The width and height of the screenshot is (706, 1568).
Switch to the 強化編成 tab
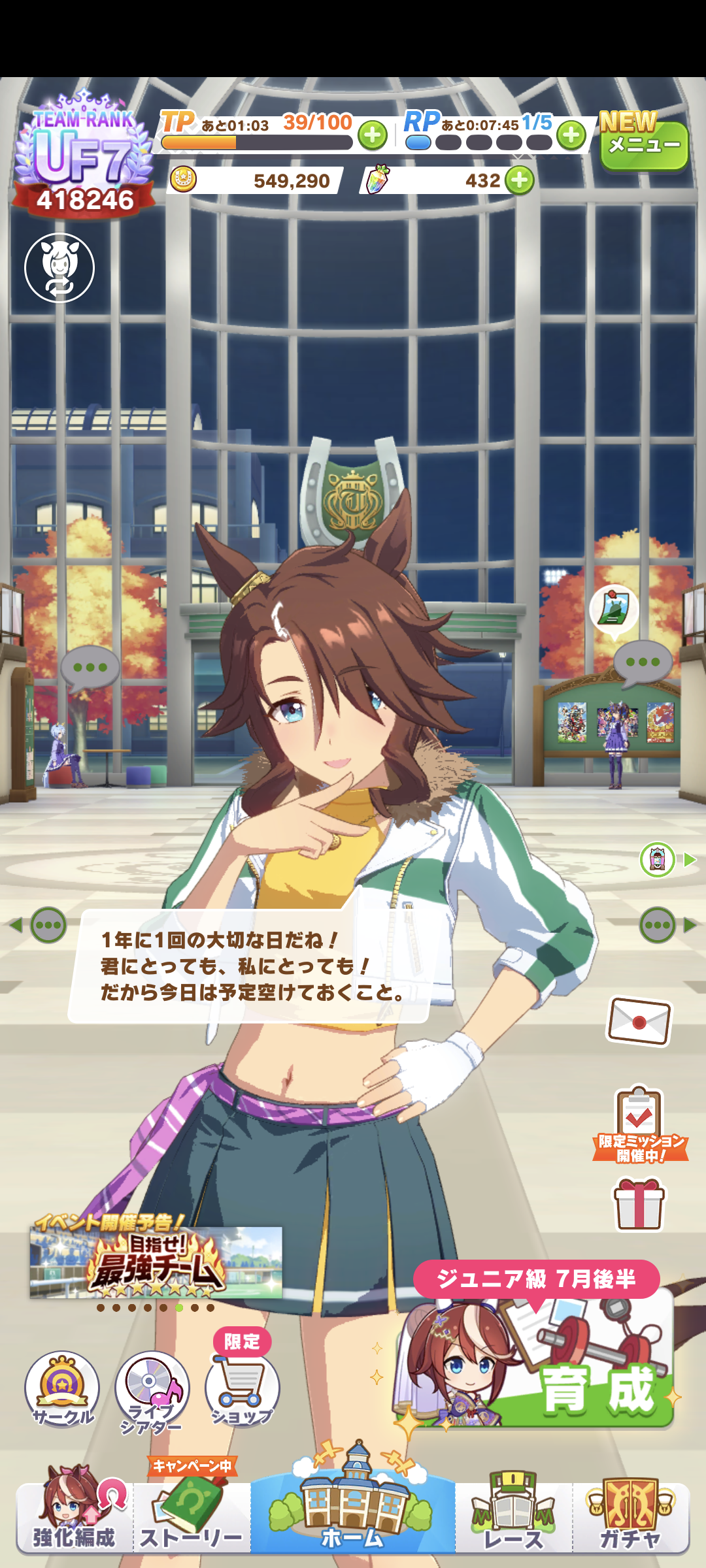[x=74, y=1516]
